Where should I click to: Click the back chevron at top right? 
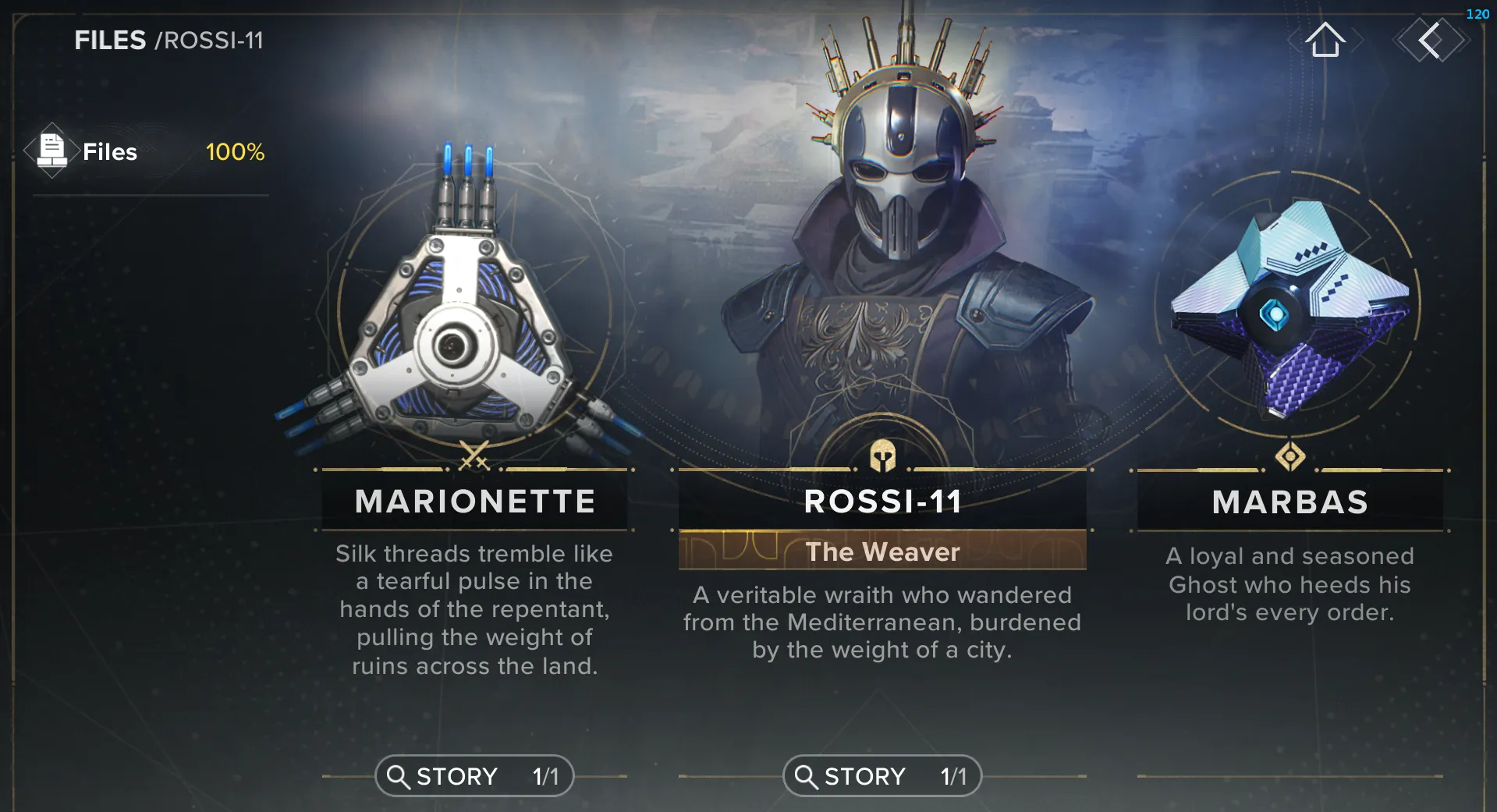(1431, 41)
